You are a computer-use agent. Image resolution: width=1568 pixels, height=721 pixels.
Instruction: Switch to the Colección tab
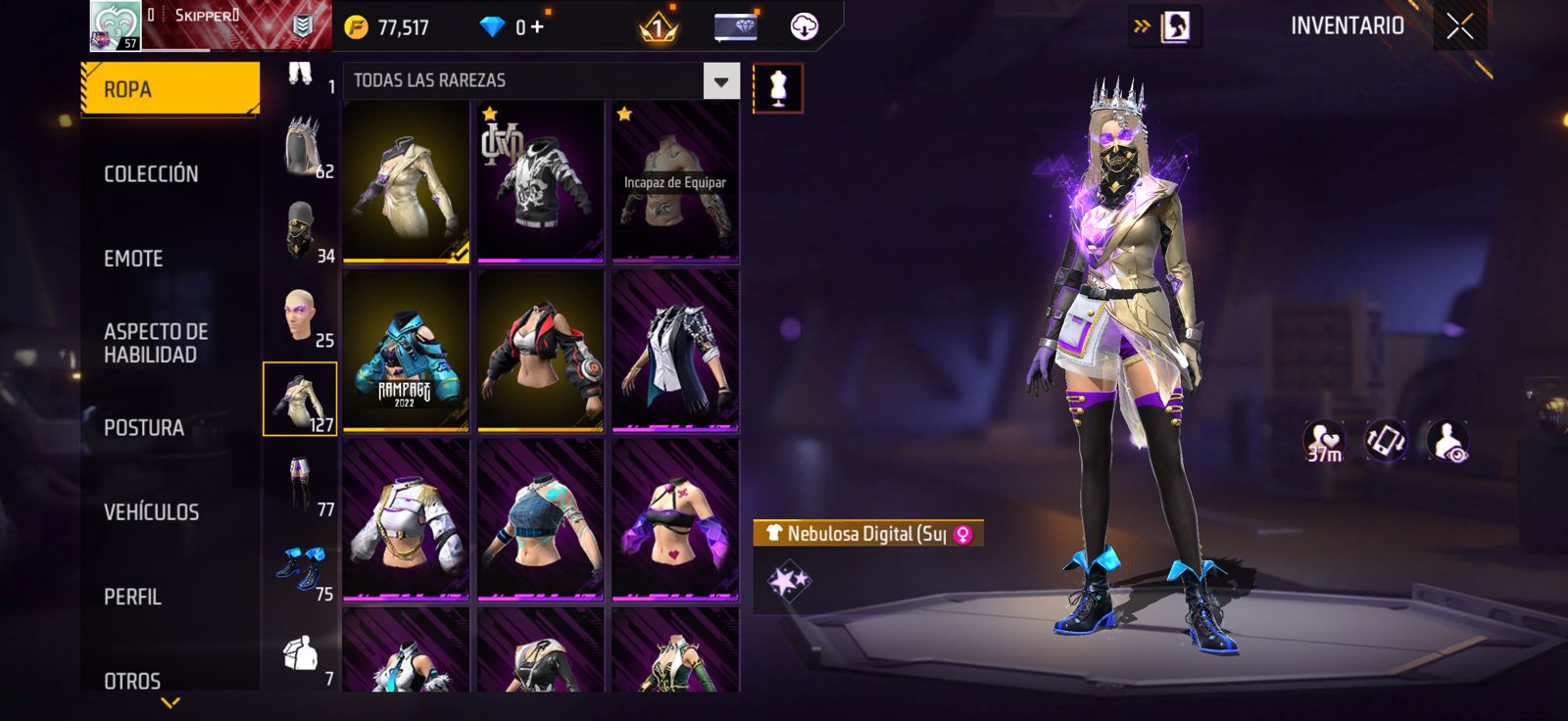click(151, 174)
